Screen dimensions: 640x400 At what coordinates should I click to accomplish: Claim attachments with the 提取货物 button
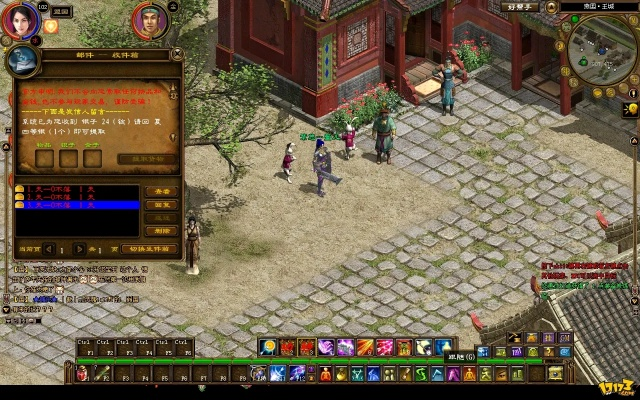[147, 158]
